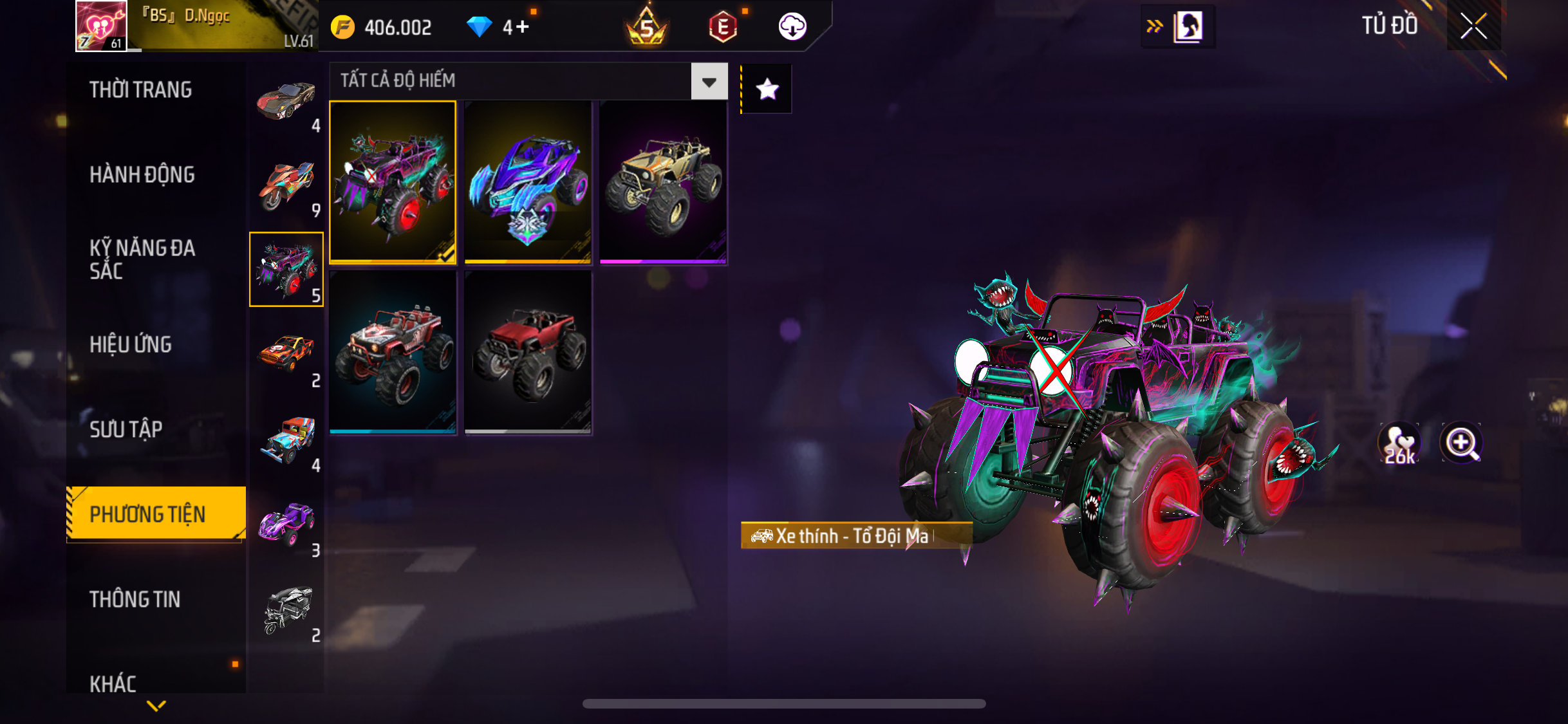Select the Phương Tiện category
The image size is (1568, 724).
(148, 514)
